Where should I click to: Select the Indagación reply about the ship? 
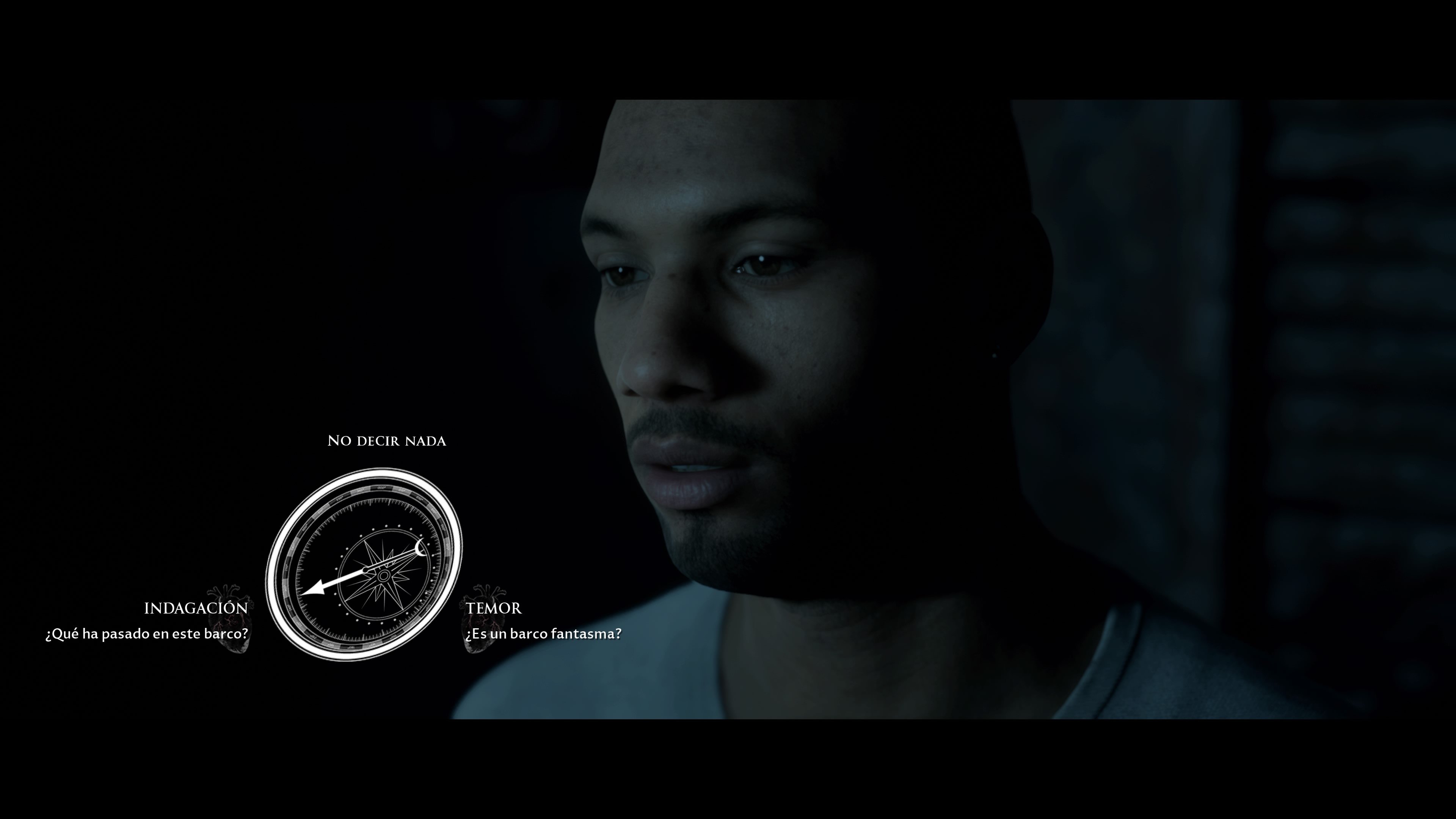(147, 634)
